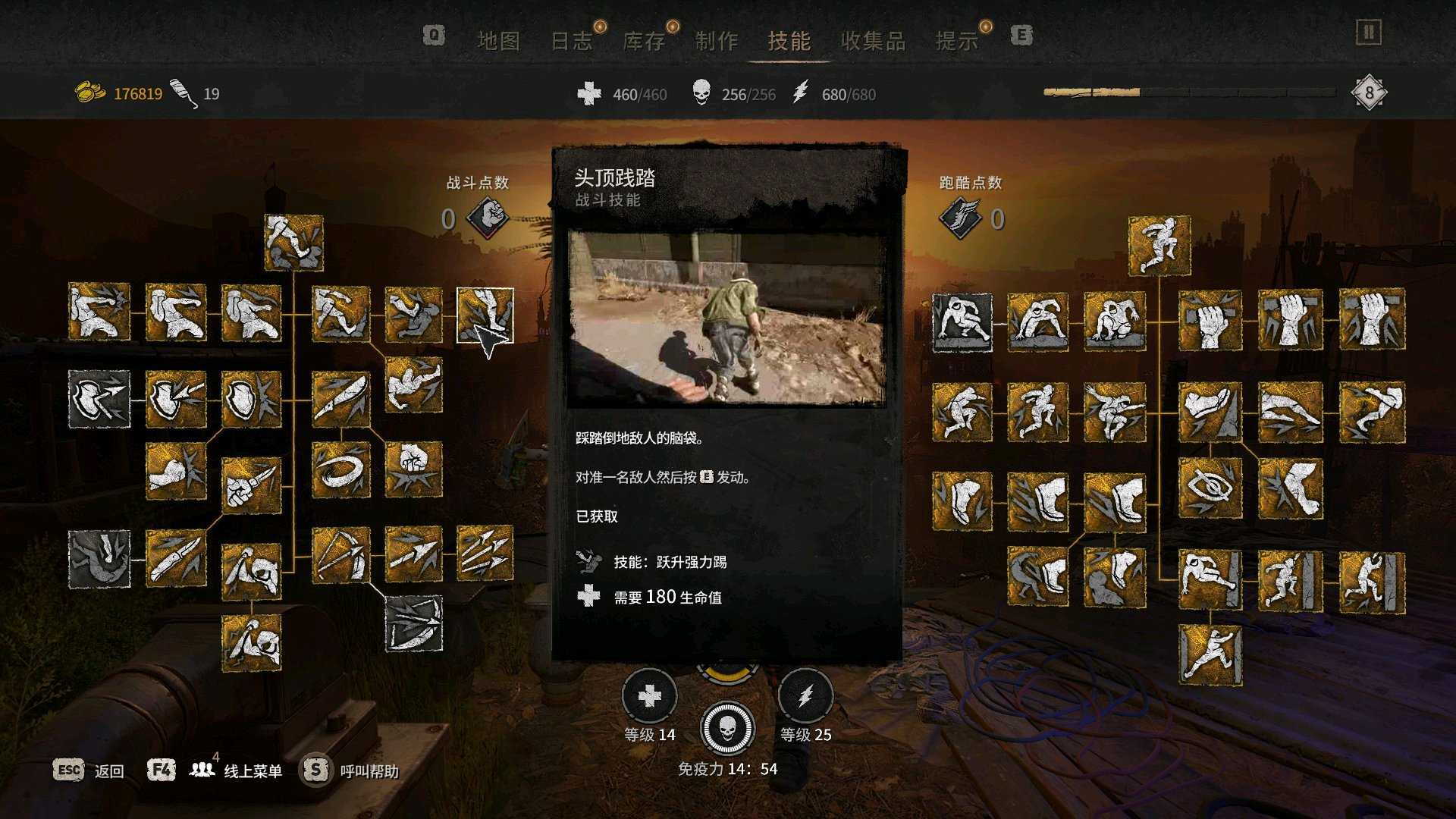Select the topmost skill of the combat tree
The height and width of the screenshot is (819, 1456).
(294, 243)
